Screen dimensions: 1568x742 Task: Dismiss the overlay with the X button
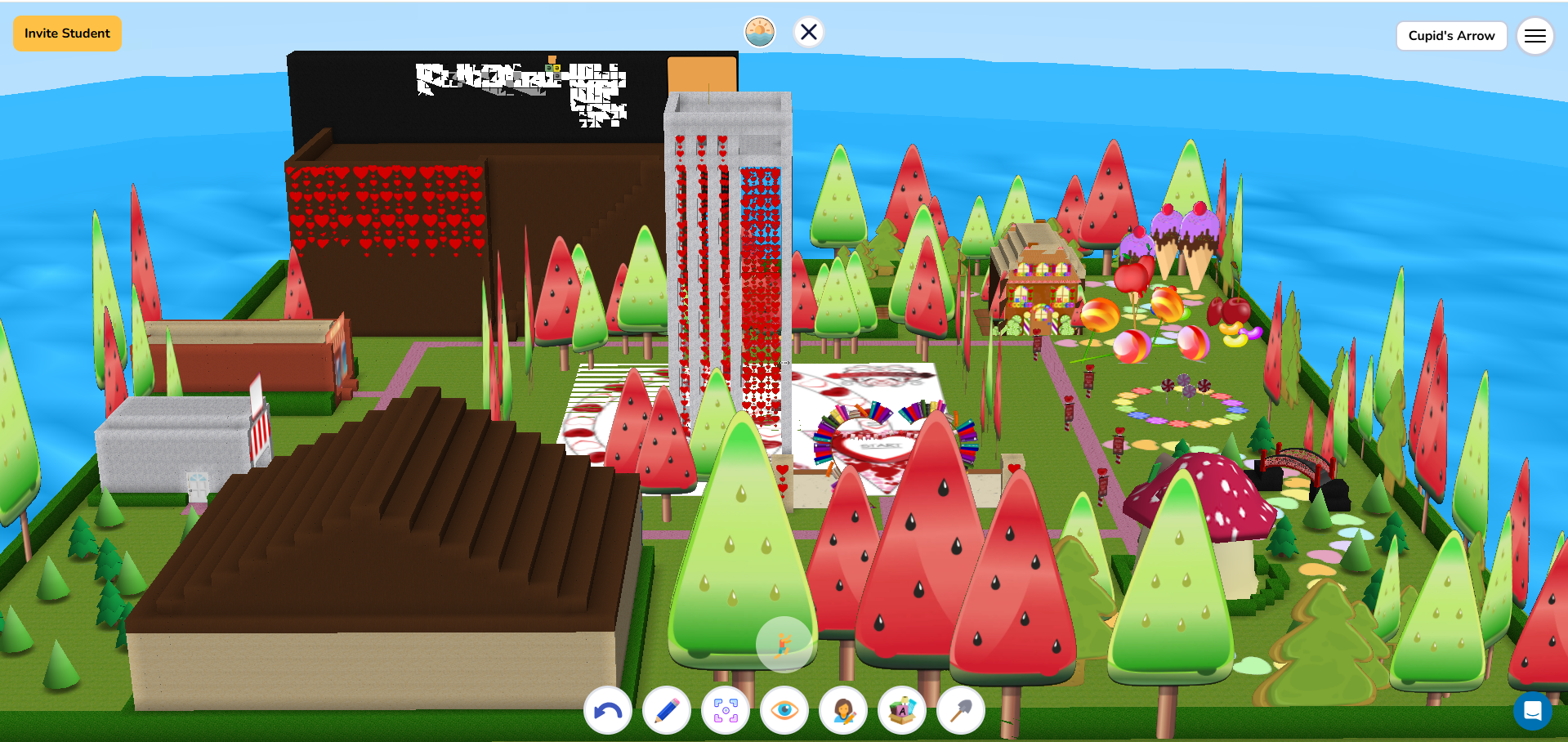coord(809,32)
